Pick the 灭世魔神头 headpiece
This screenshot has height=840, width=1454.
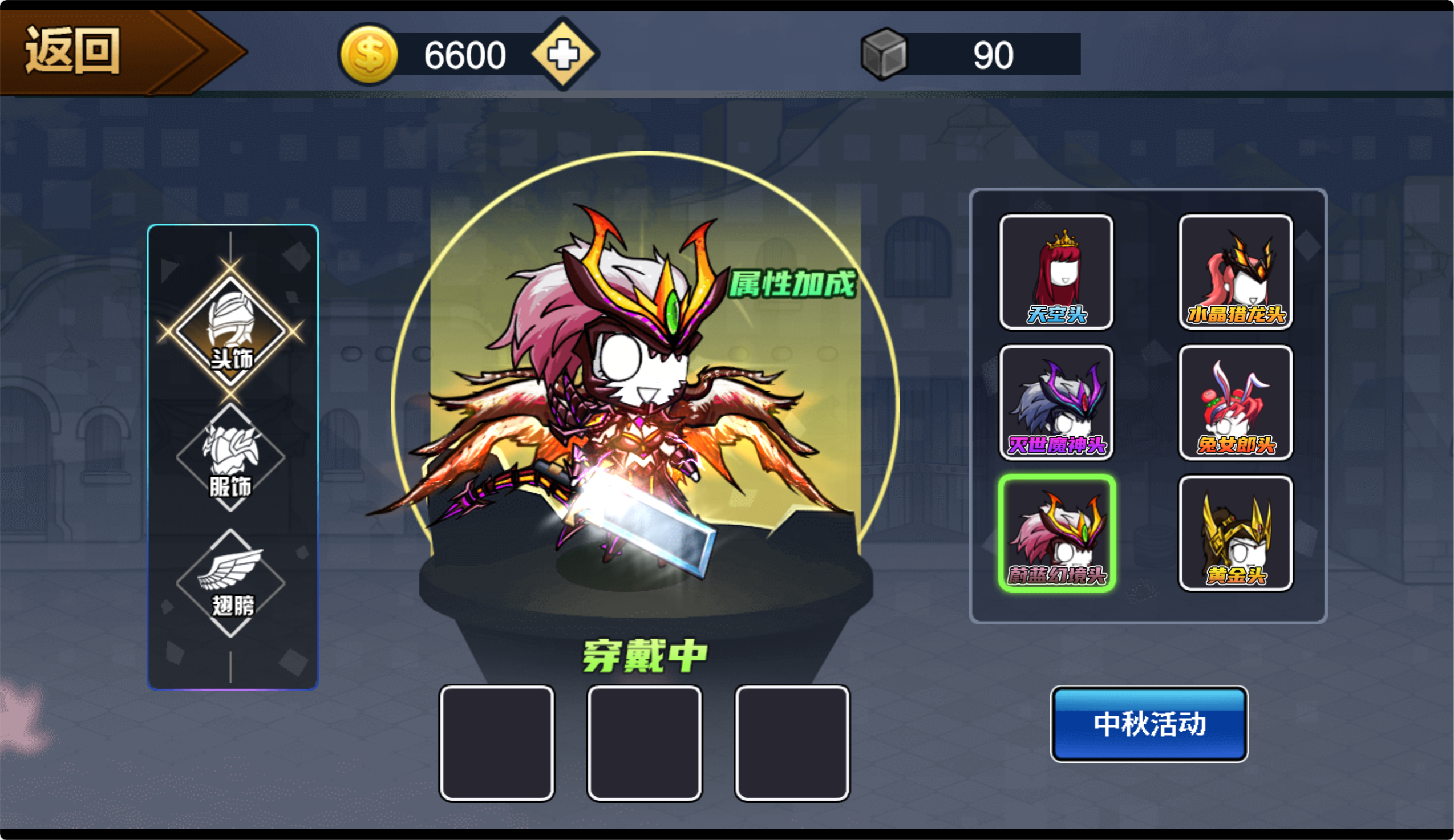pos(1056,403)
